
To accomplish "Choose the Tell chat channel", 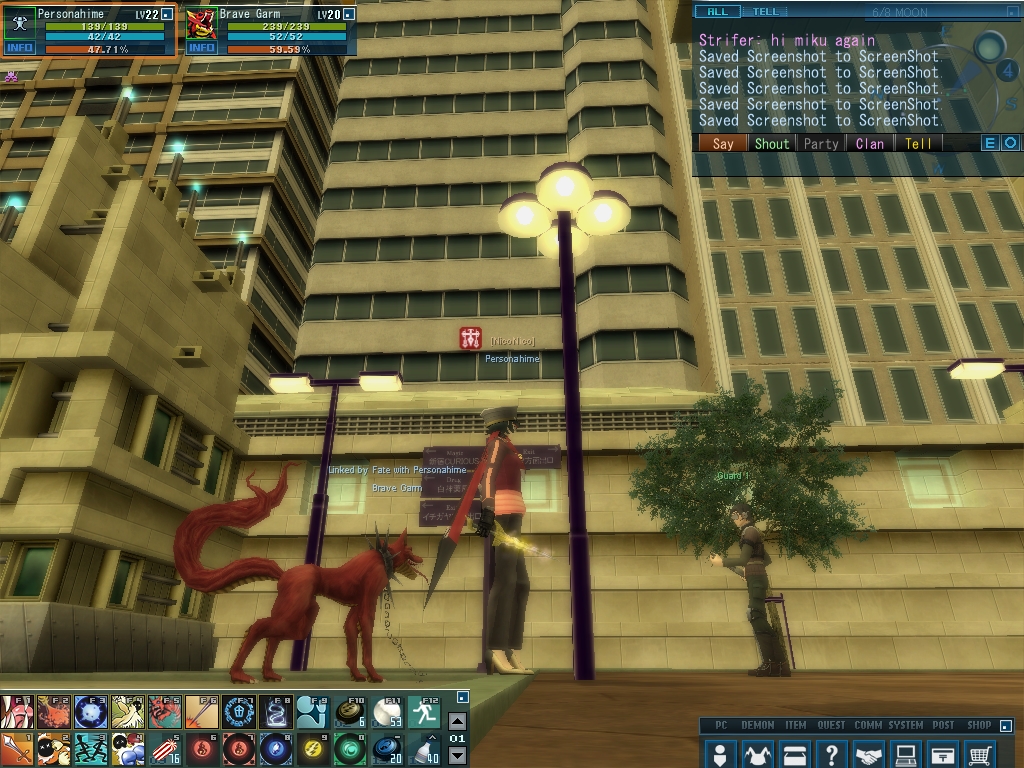I will coord(918,144).
